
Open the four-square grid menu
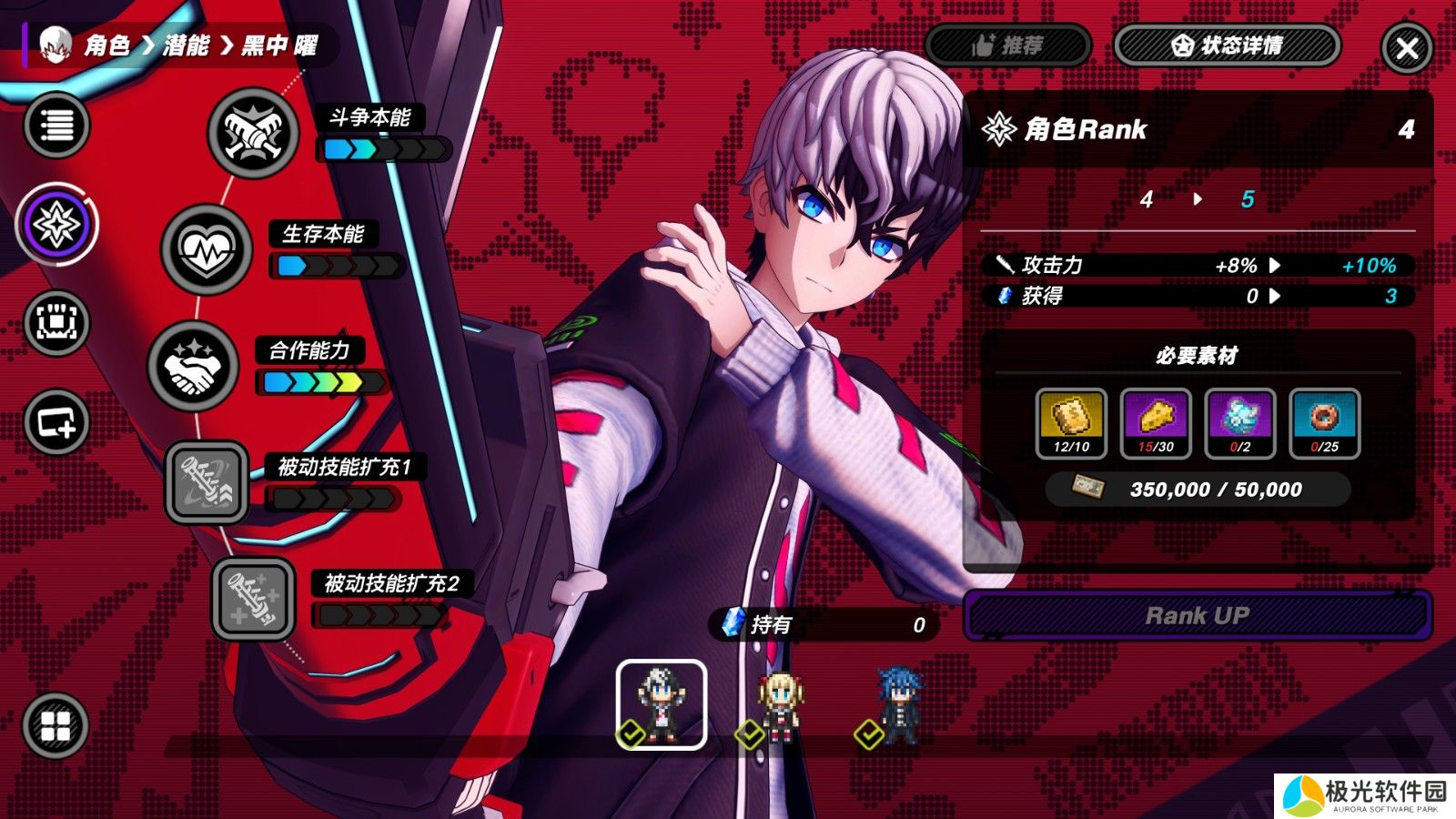[56, 725]
